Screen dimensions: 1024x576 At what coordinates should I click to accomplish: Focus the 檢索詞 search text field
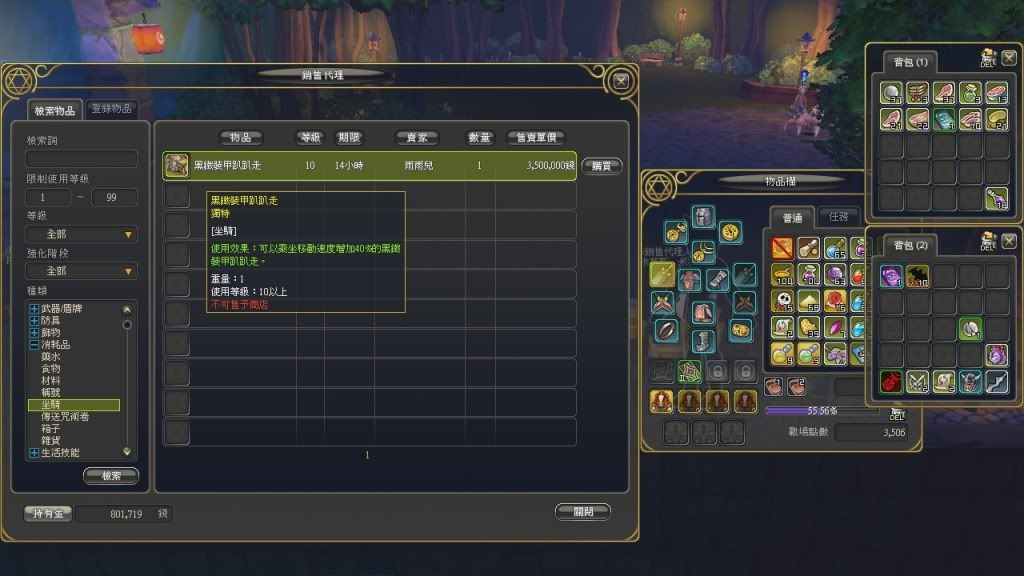click(82, 159)
